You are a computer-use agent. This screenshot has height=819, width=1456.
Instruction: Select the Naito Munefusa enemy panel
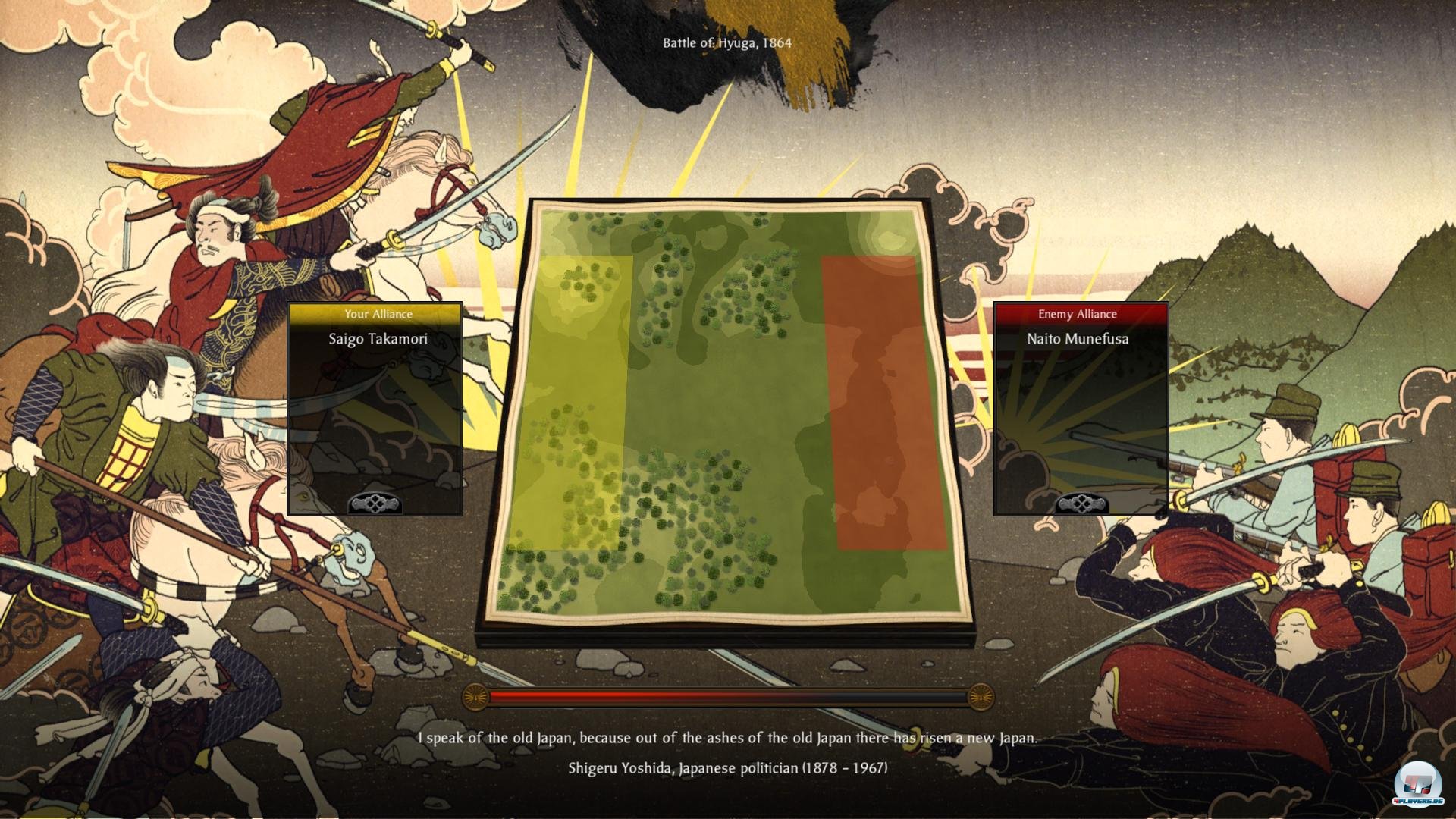[x=1081, y=409]
